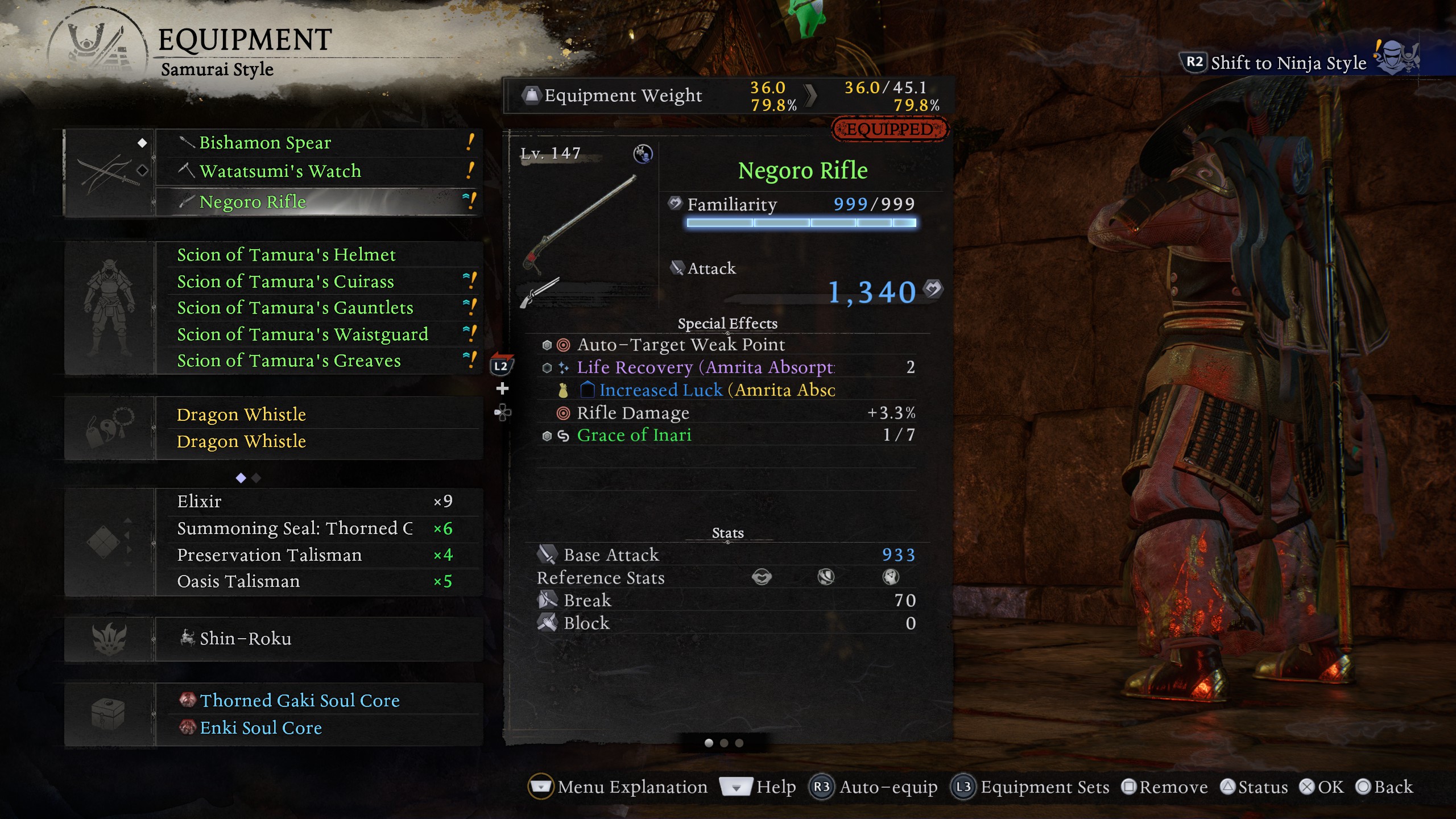Click the Grace of Inari effect
Screen dimensions: 1456x819
634,436
